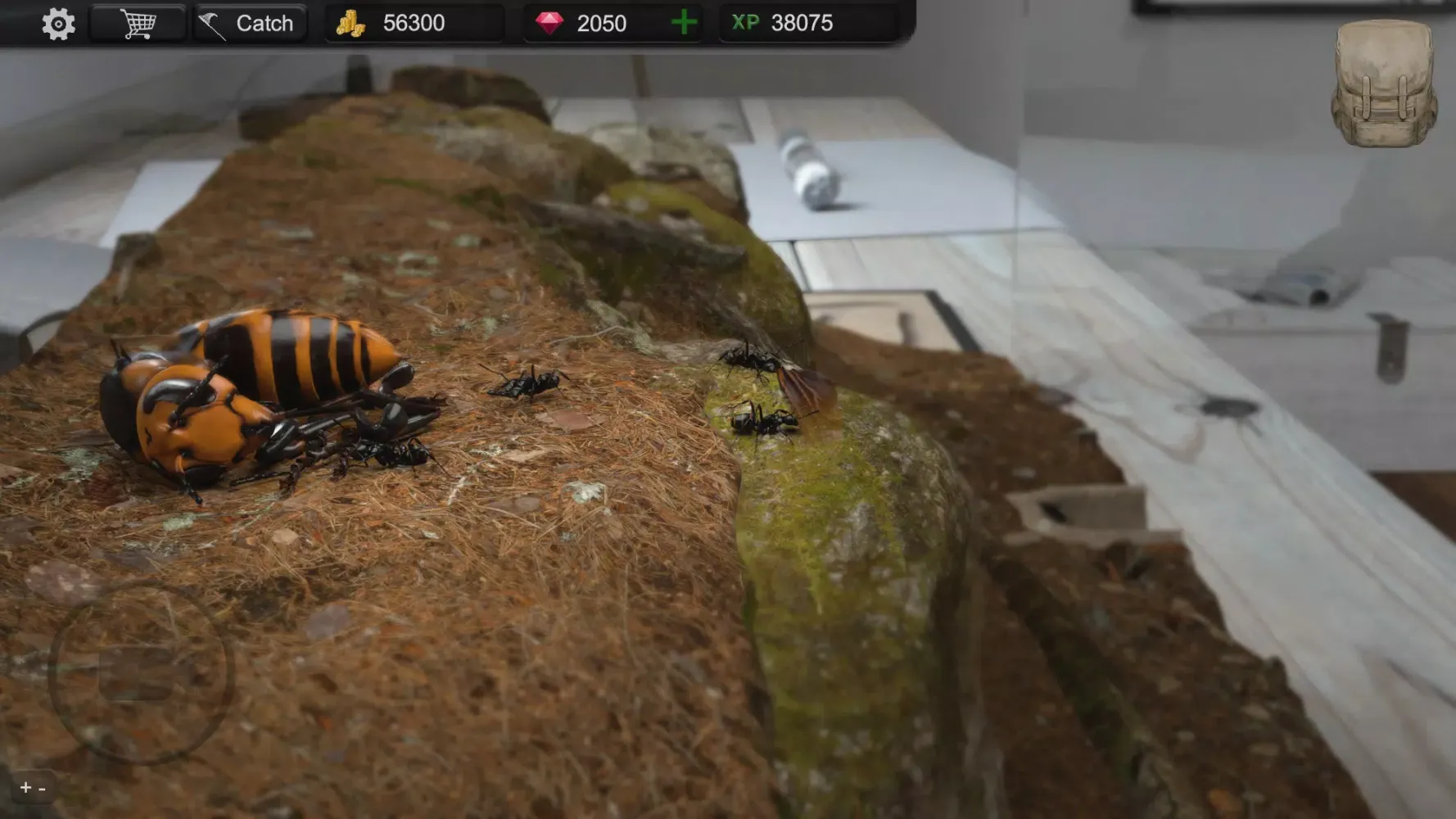This screenshot has width=1456, height=819.
Task: Click the net icon on the Catch button
Action: [x=211, y=21]
